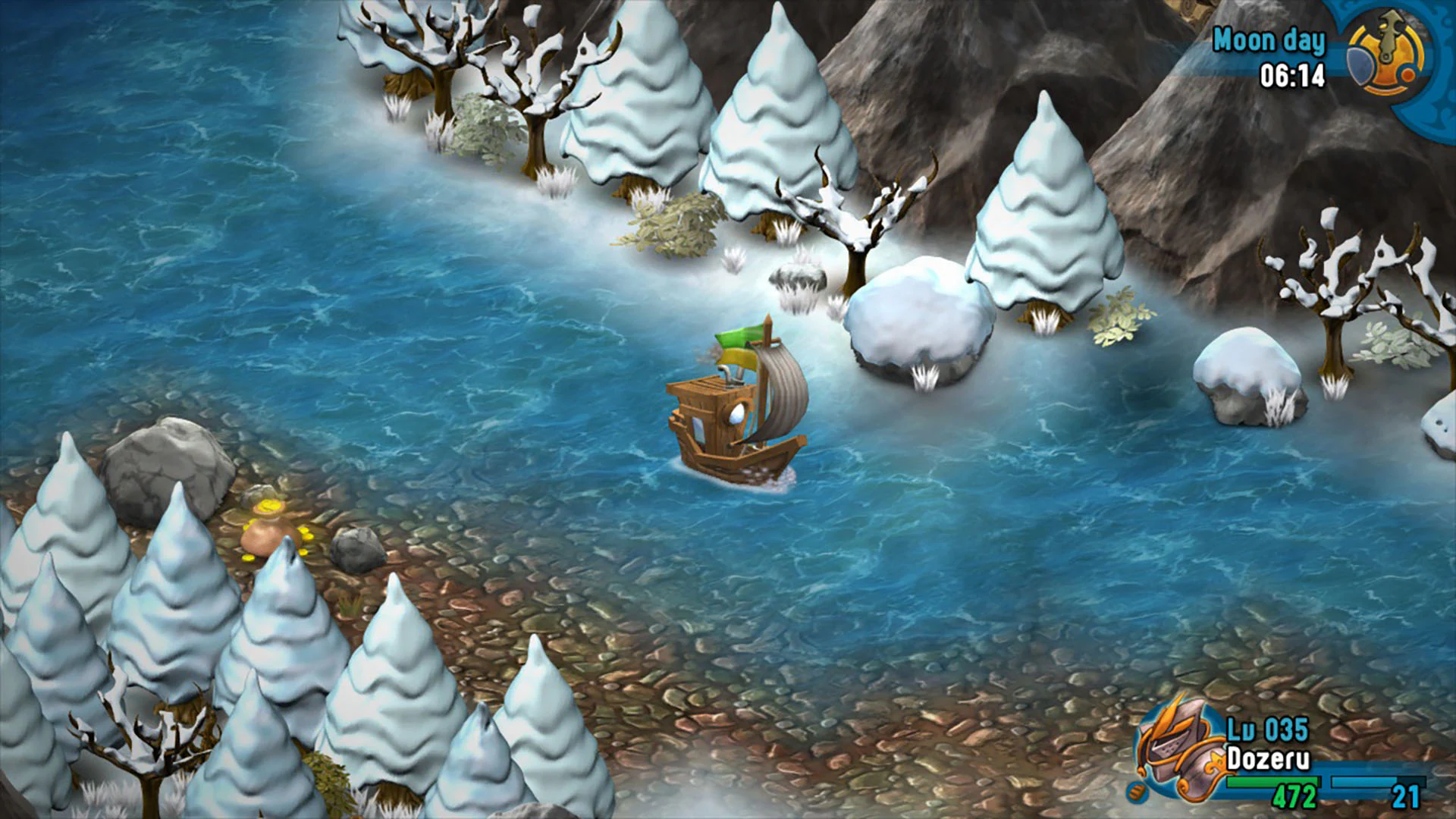The image size is (1456, 819).
Task: Expand the minimap in the top right corner
Action: point(1387,57)
